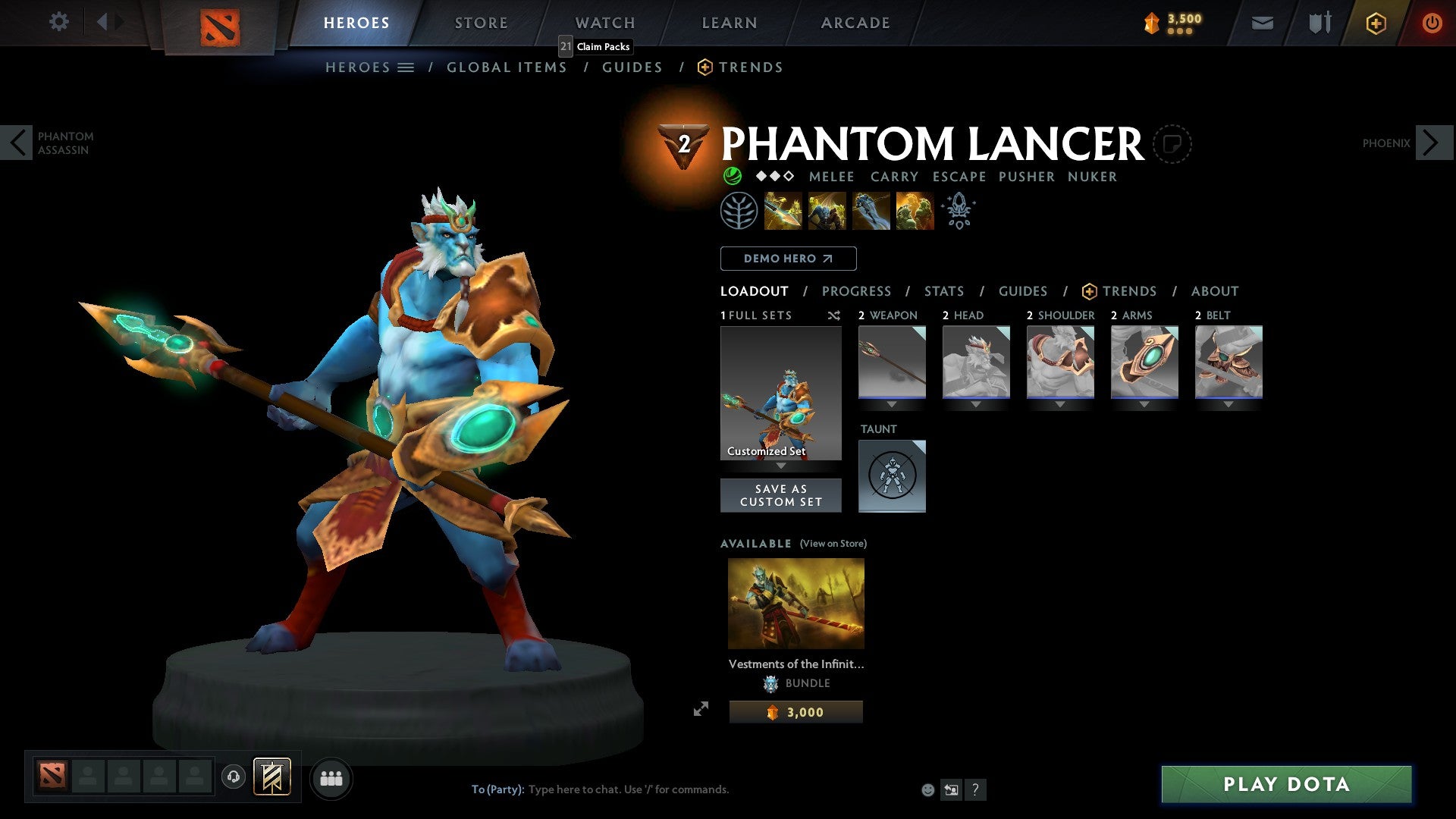Open the Aghanim's upgrade icon
The image size is (1456, 819).
958,211
